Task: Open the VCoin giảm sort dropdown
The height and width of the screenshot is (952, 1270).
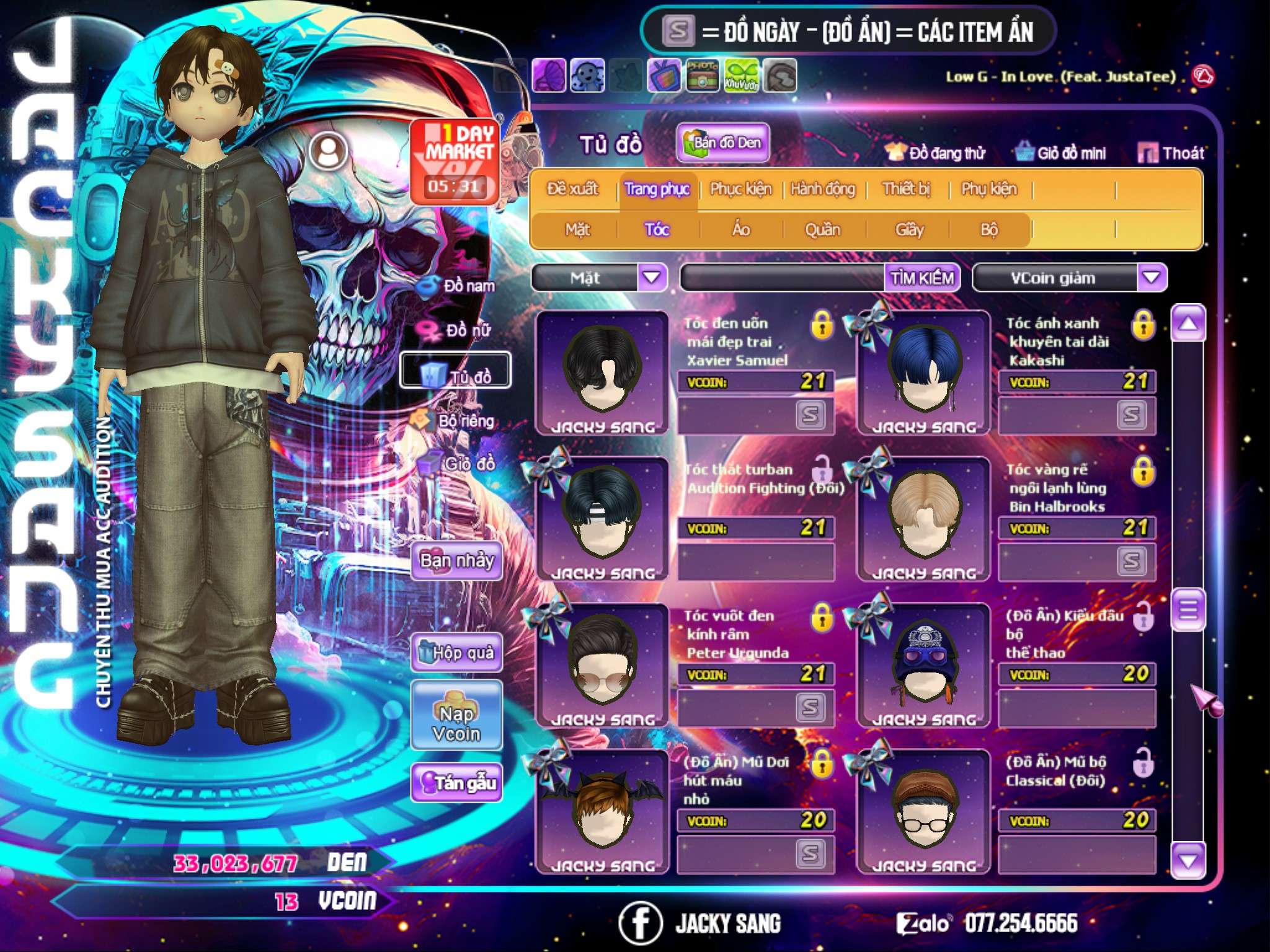Action: click(x=1152, y=278)
